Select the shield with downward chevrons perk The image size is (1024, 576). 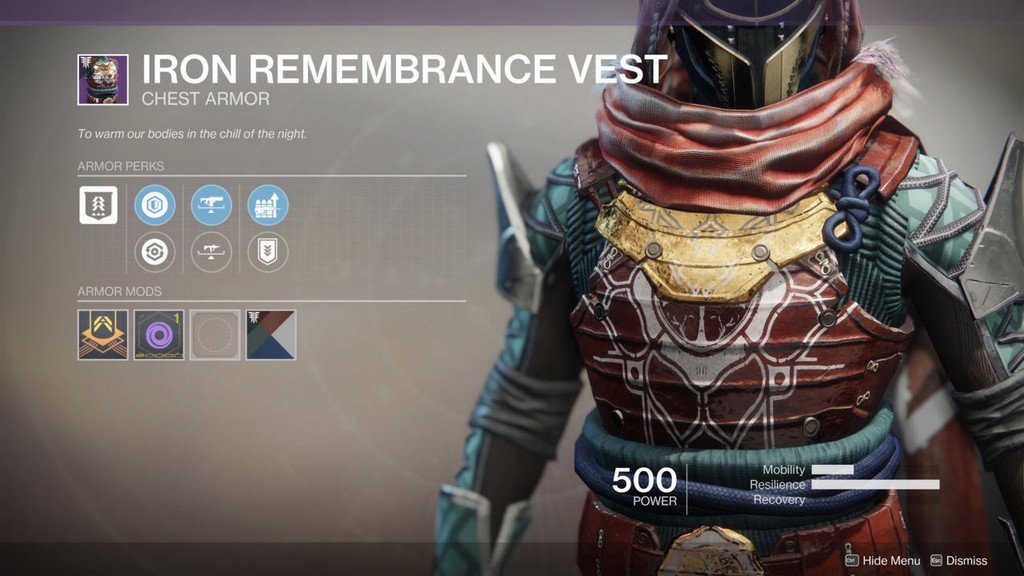pos(267,252)
